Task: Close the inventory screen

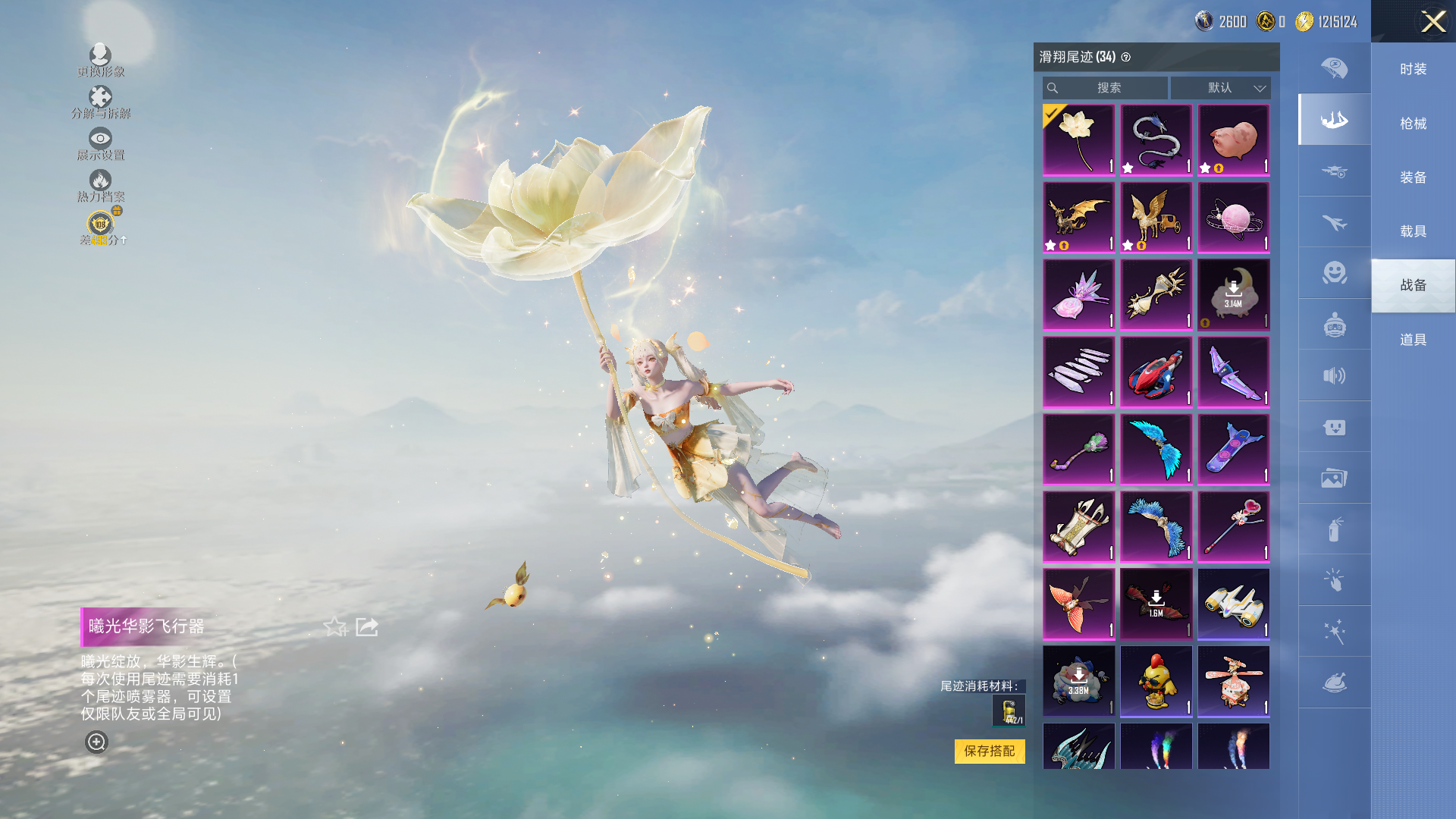Action: [x=1432, y=21]
